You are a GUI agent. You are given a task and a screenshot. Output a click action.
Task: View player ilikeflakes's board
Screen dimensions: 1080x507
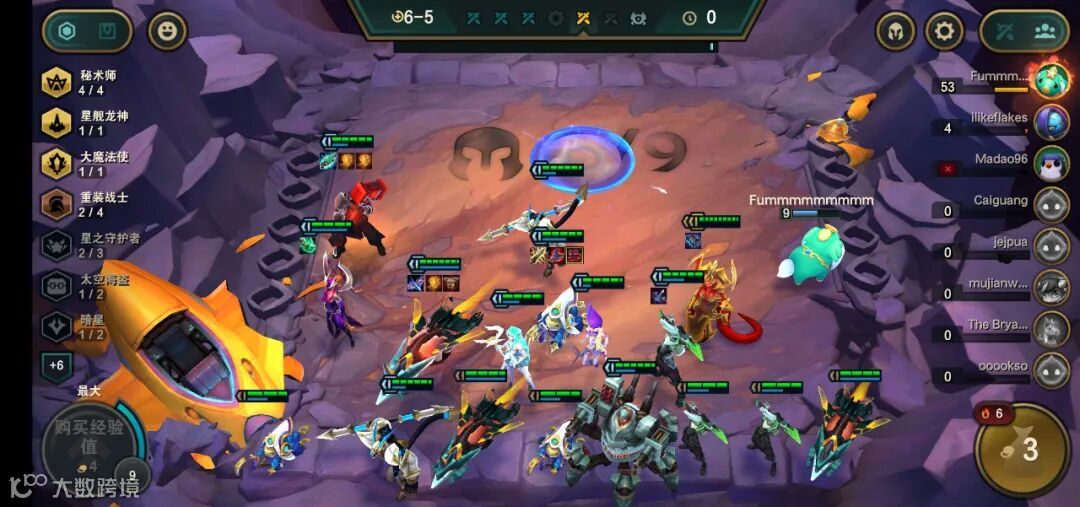(x=1050, y=123)
